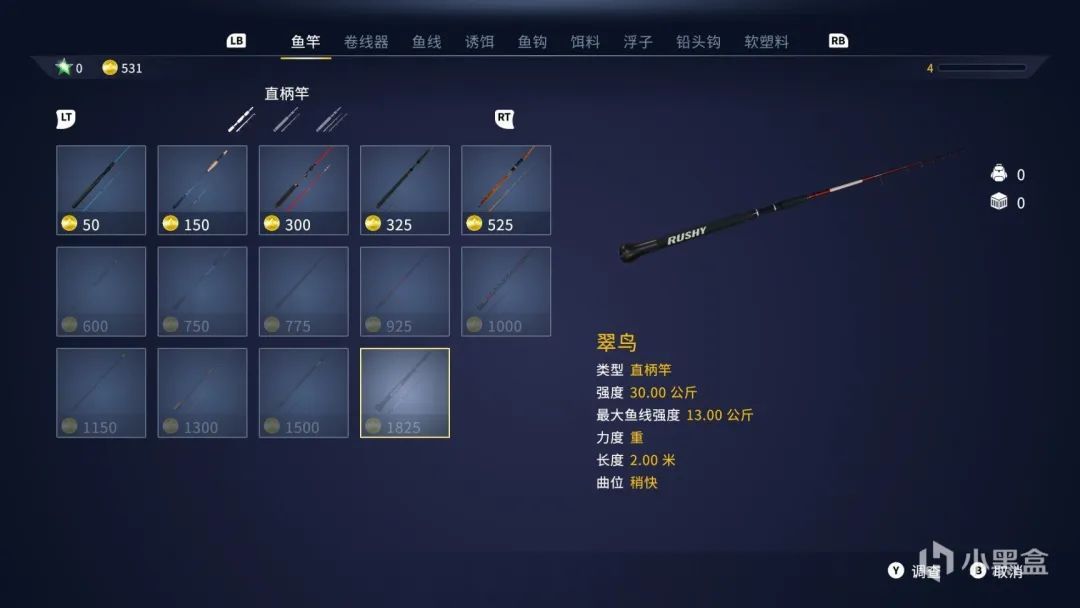Choose the locked 1150 coin rod

(101, 392)
